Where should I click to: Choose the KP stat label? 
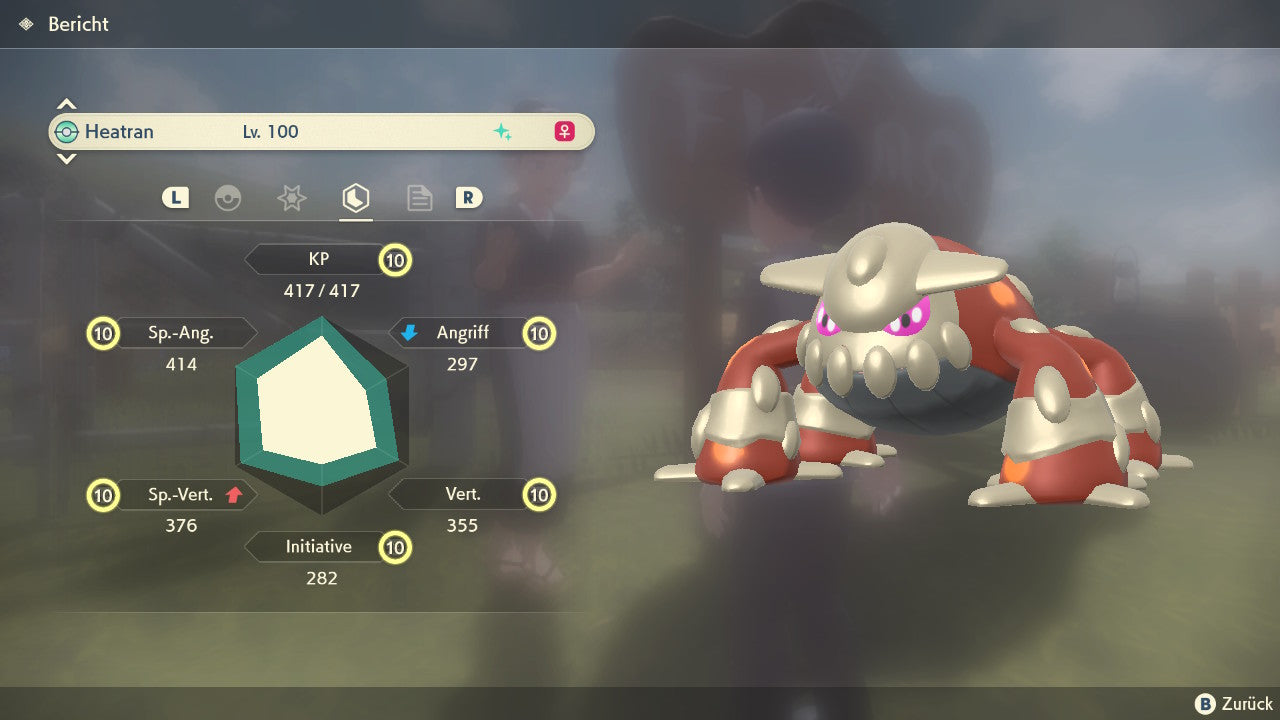click(x=319, y=260)
